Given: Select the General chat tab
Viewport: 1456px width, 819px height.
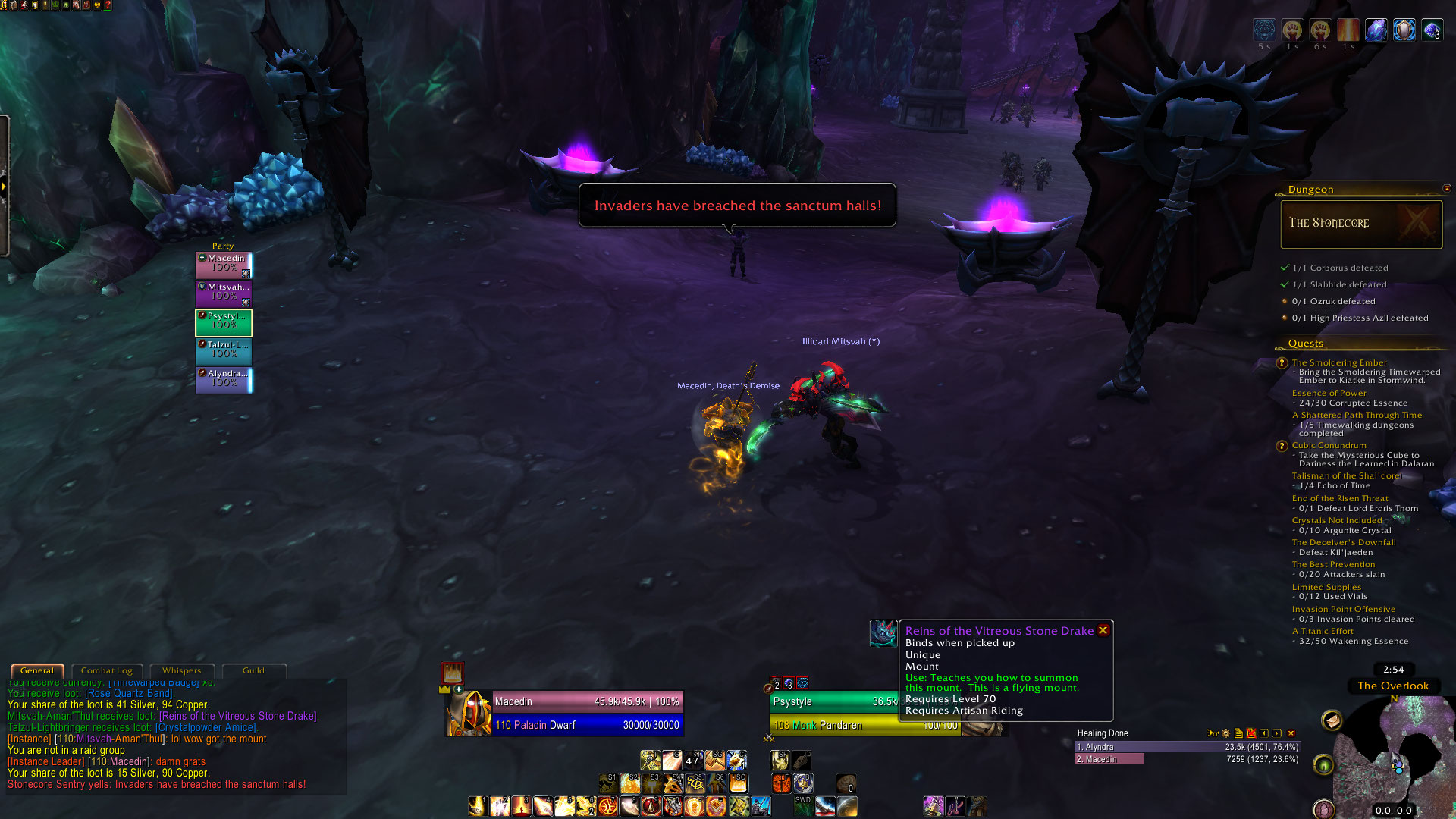Looking at the screenshot, I should 37,670.
